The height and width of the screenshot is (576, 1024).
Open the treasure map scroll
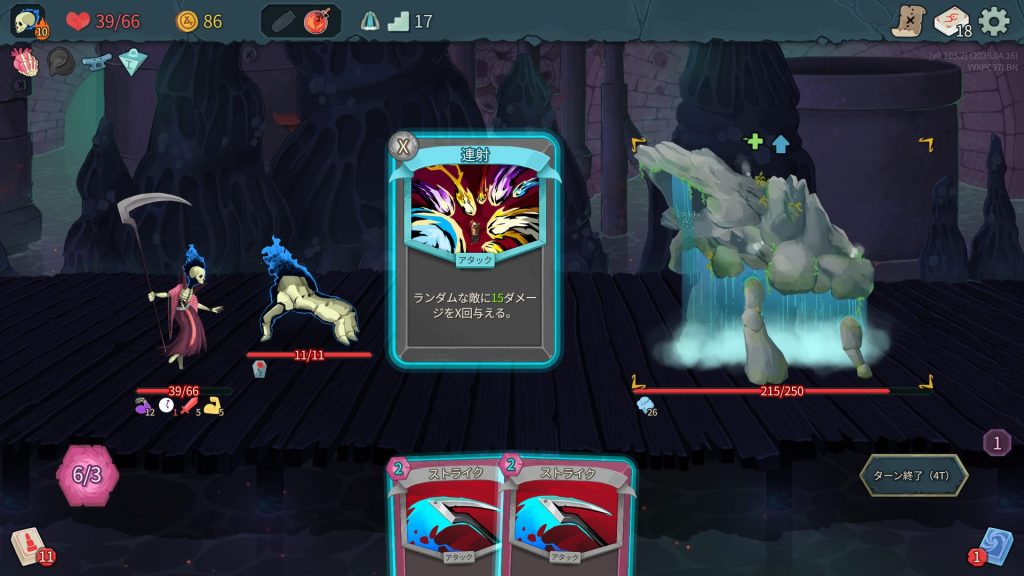pyautogui.click(x=908, y=20)
